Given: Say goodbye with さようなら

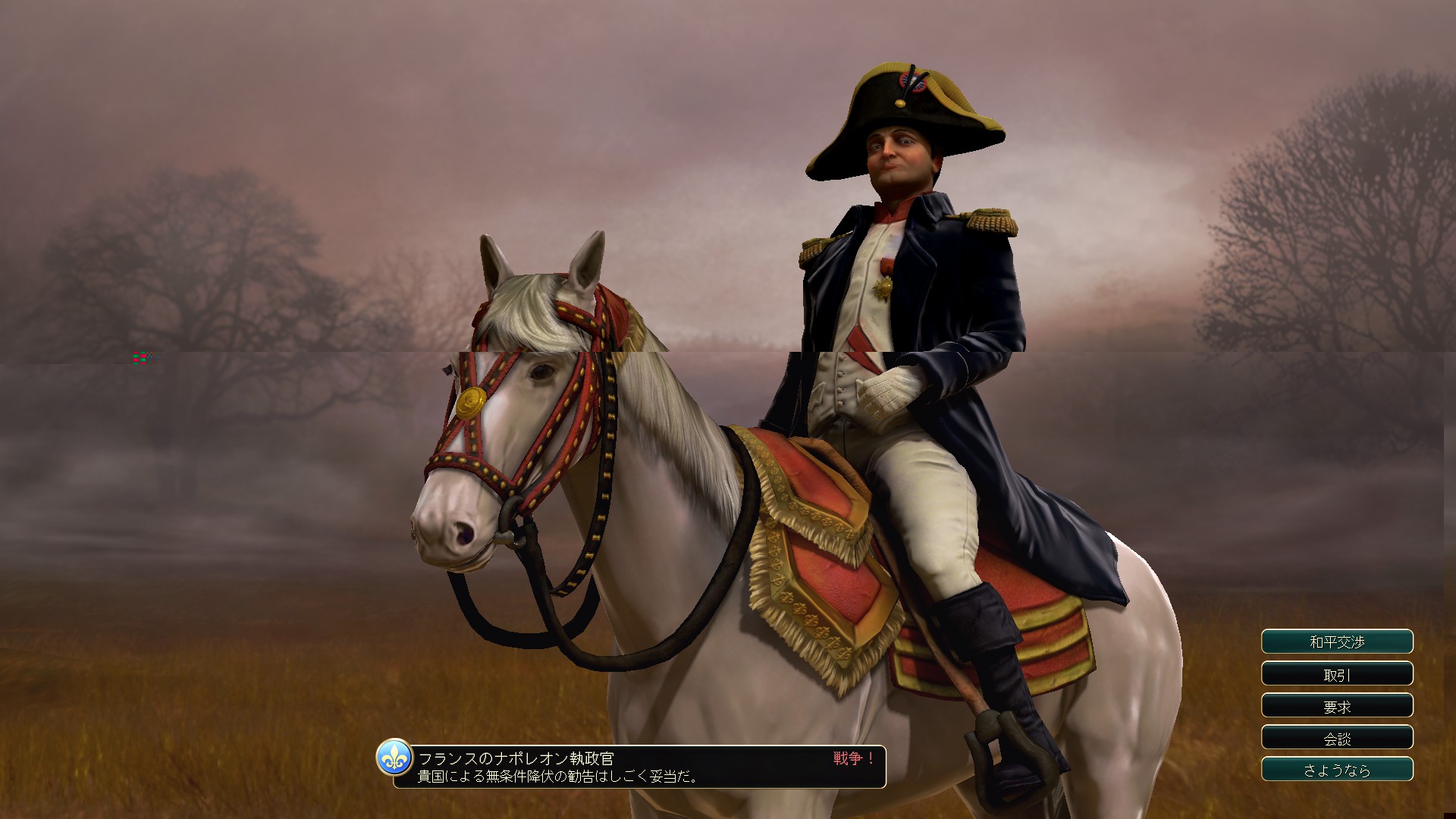Looking at the screenshot, I should (1337, 770).
